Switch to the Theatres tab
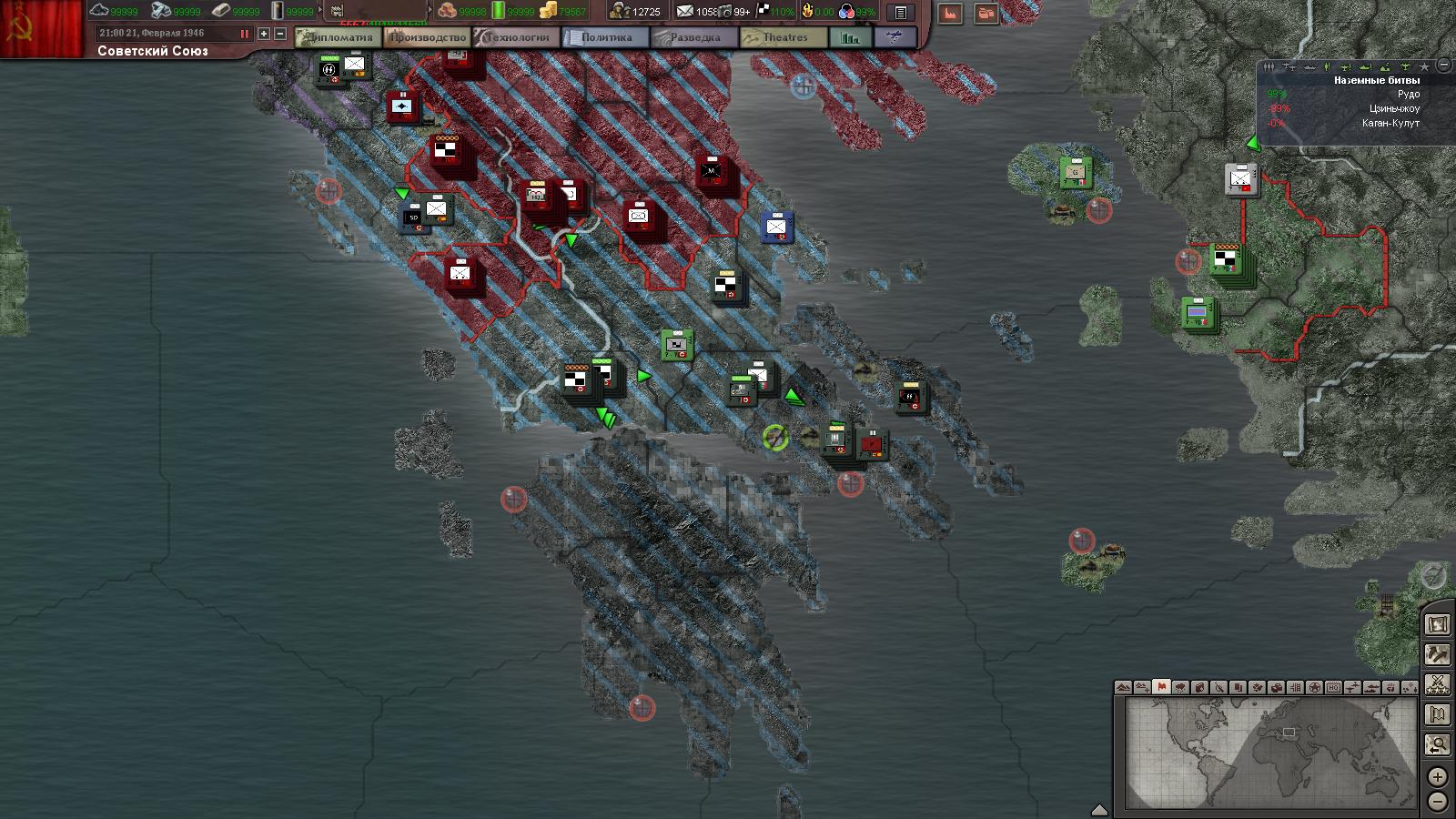The width and height of the screenshot is (1456, 819). 783,38
